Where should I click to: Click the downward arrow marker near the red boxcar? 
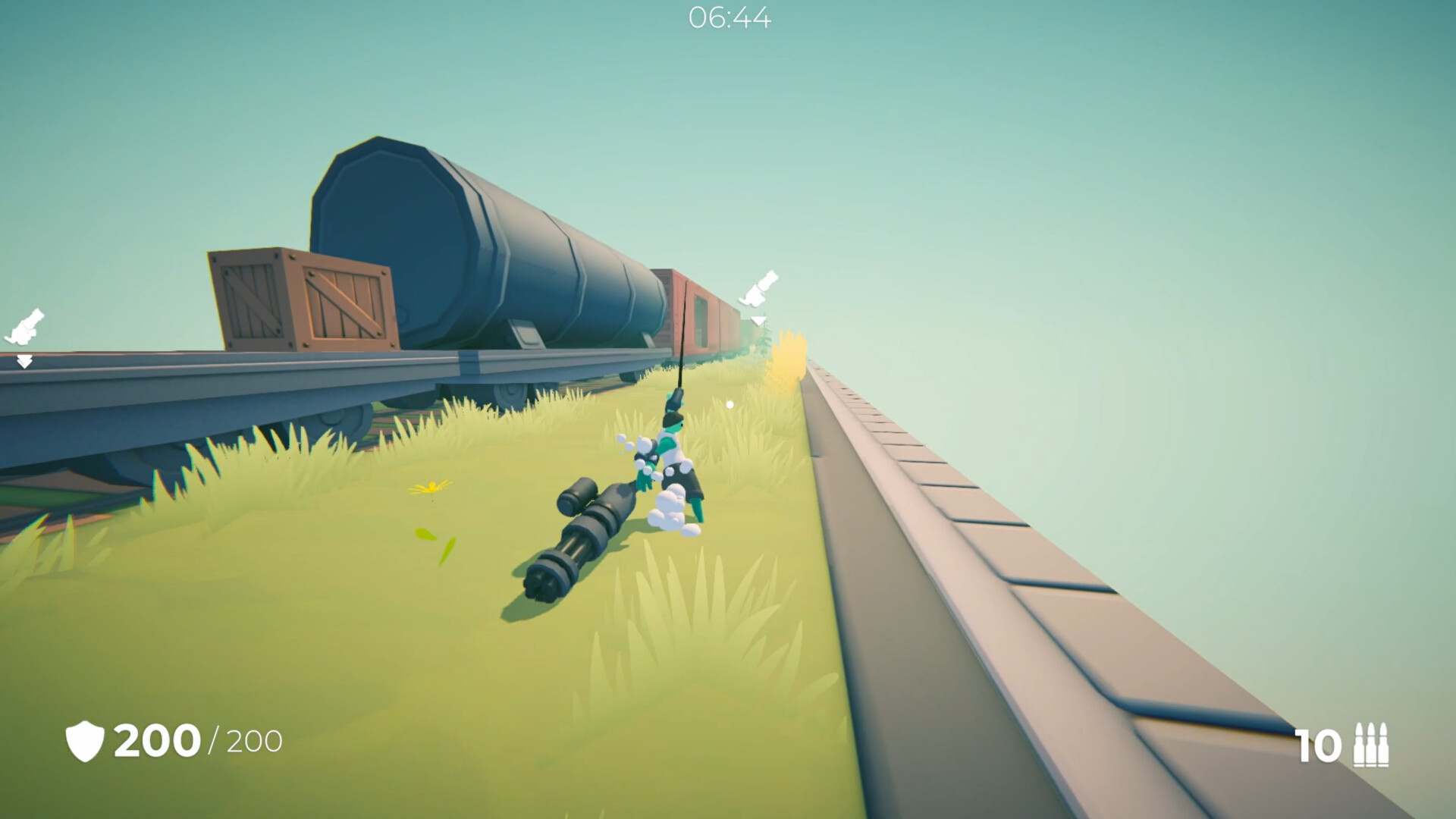(x=758, y=322)
